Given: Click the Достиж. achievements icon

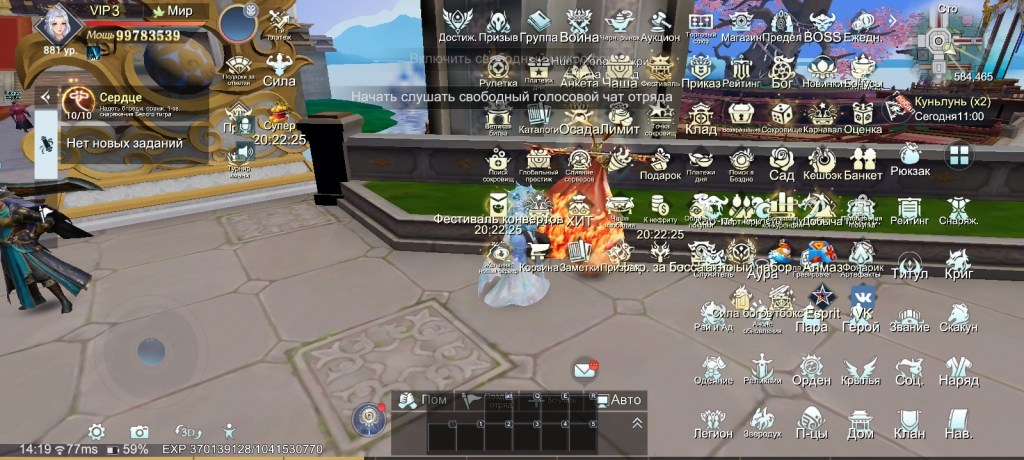Looking at the screenshot, I should coord(459,23).
